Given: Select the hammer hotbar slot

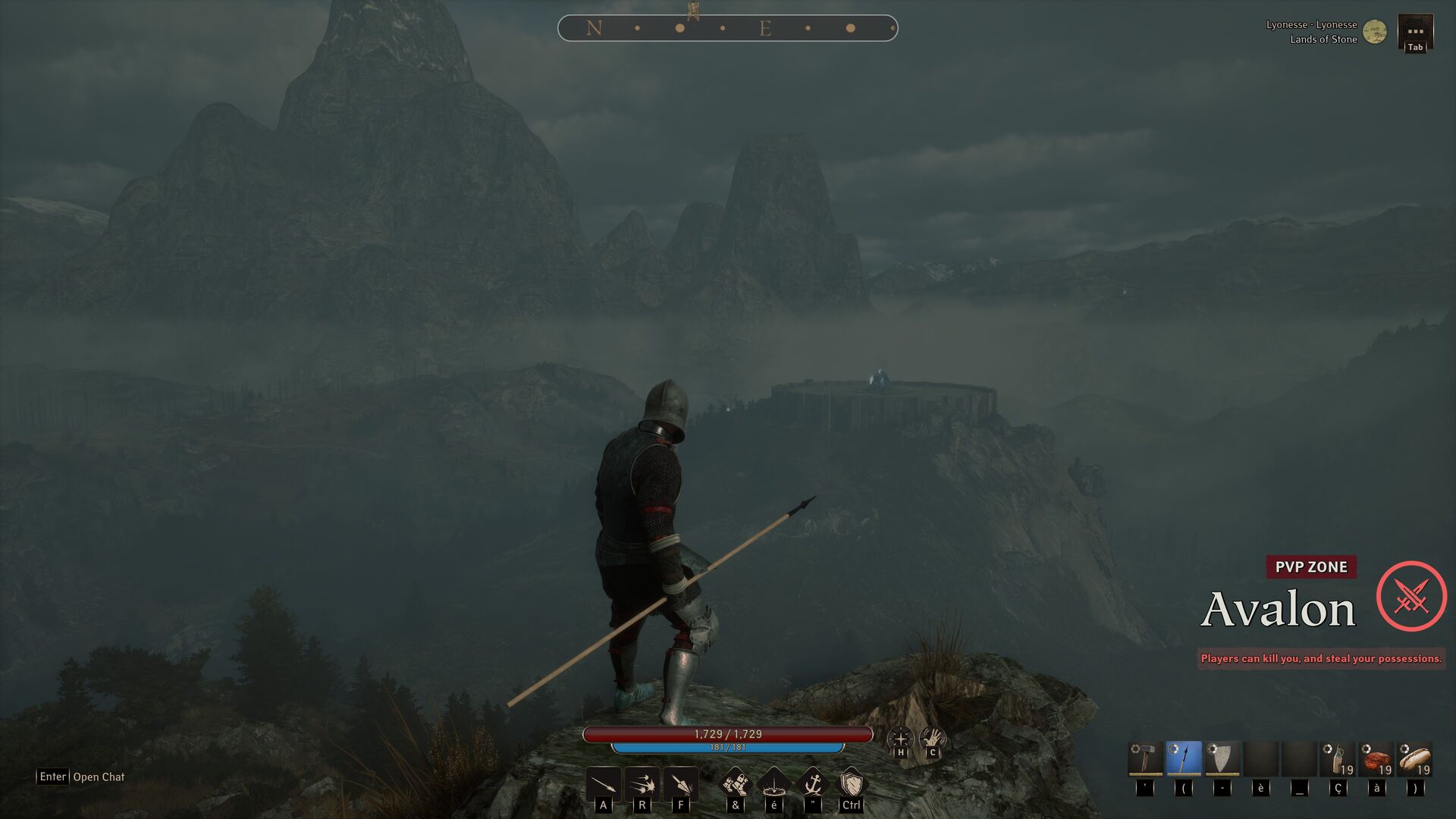Looking at the screenshot, I should tap(1145, 759).
